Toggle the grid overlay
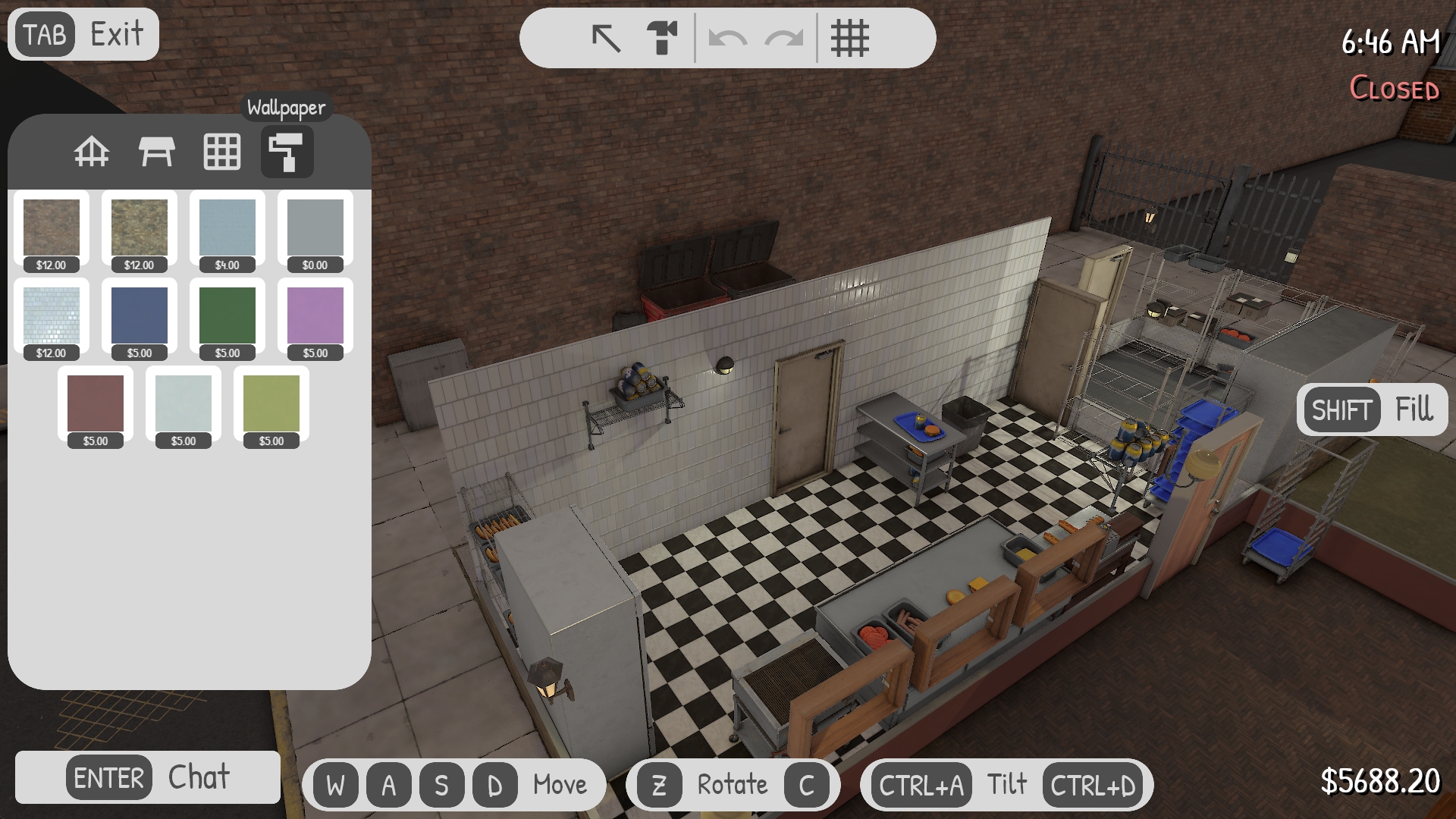This screenshot has width=1456, height=819. [849, 38]
